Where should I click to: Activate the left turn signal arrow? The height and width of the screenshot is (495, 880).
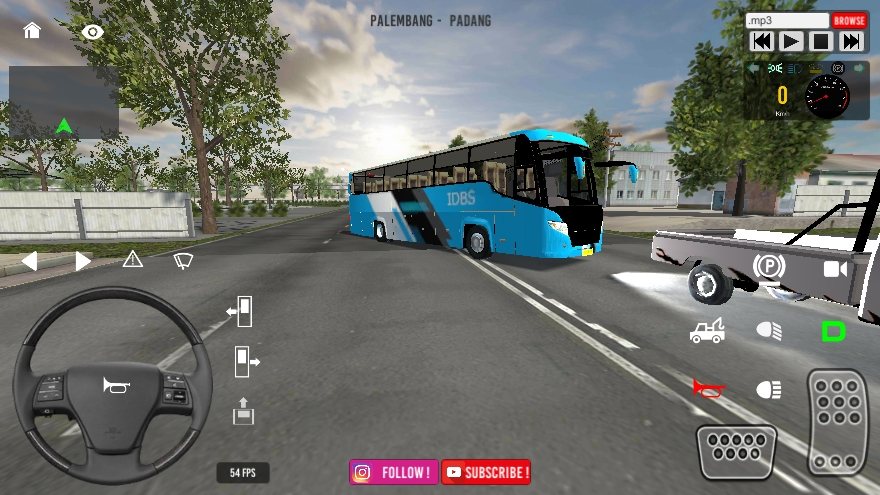click(29, 261)
